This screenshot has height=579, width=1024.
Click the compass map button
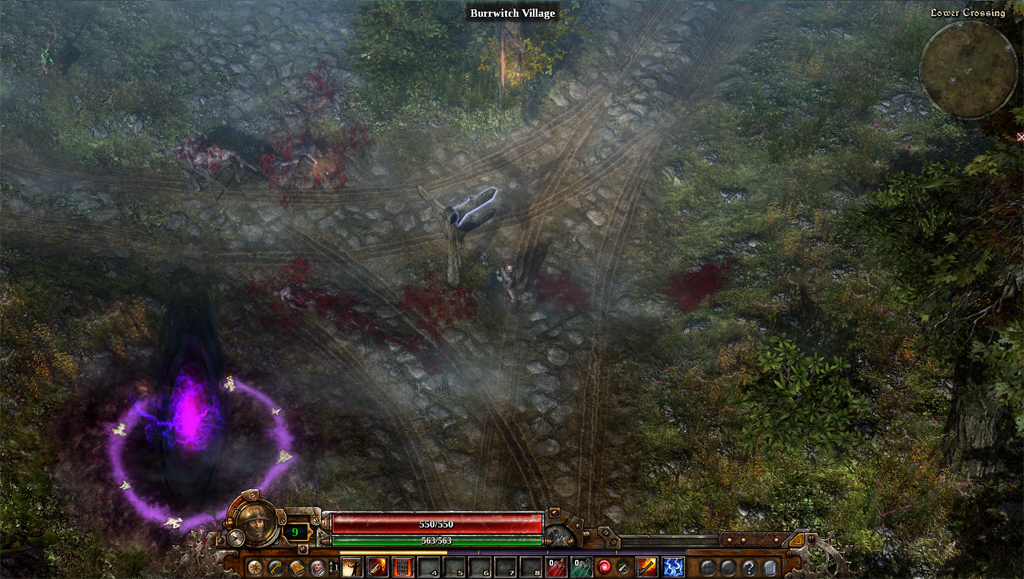254,568
